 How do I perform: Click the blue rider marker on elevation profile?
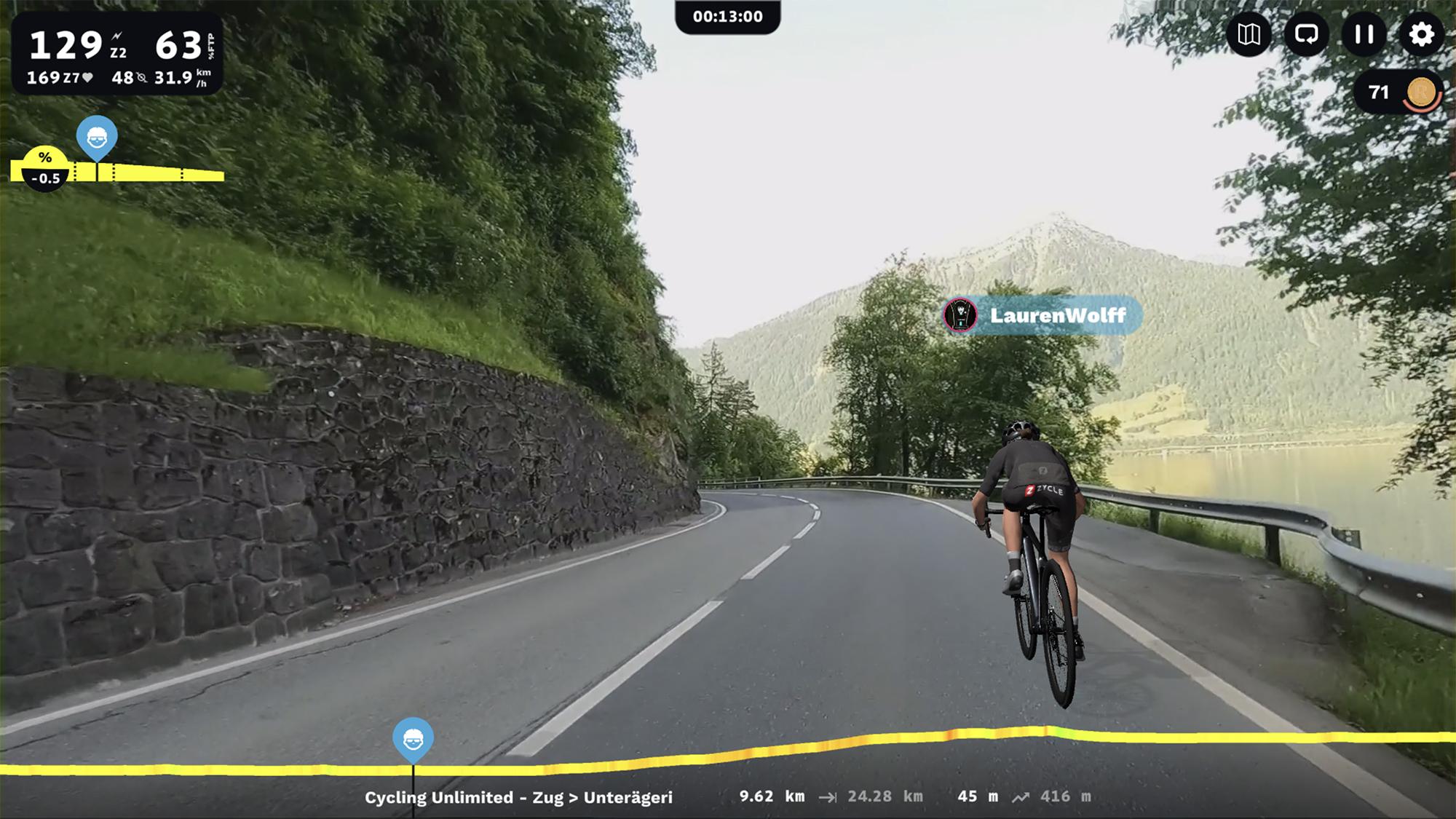pos(413,738)
